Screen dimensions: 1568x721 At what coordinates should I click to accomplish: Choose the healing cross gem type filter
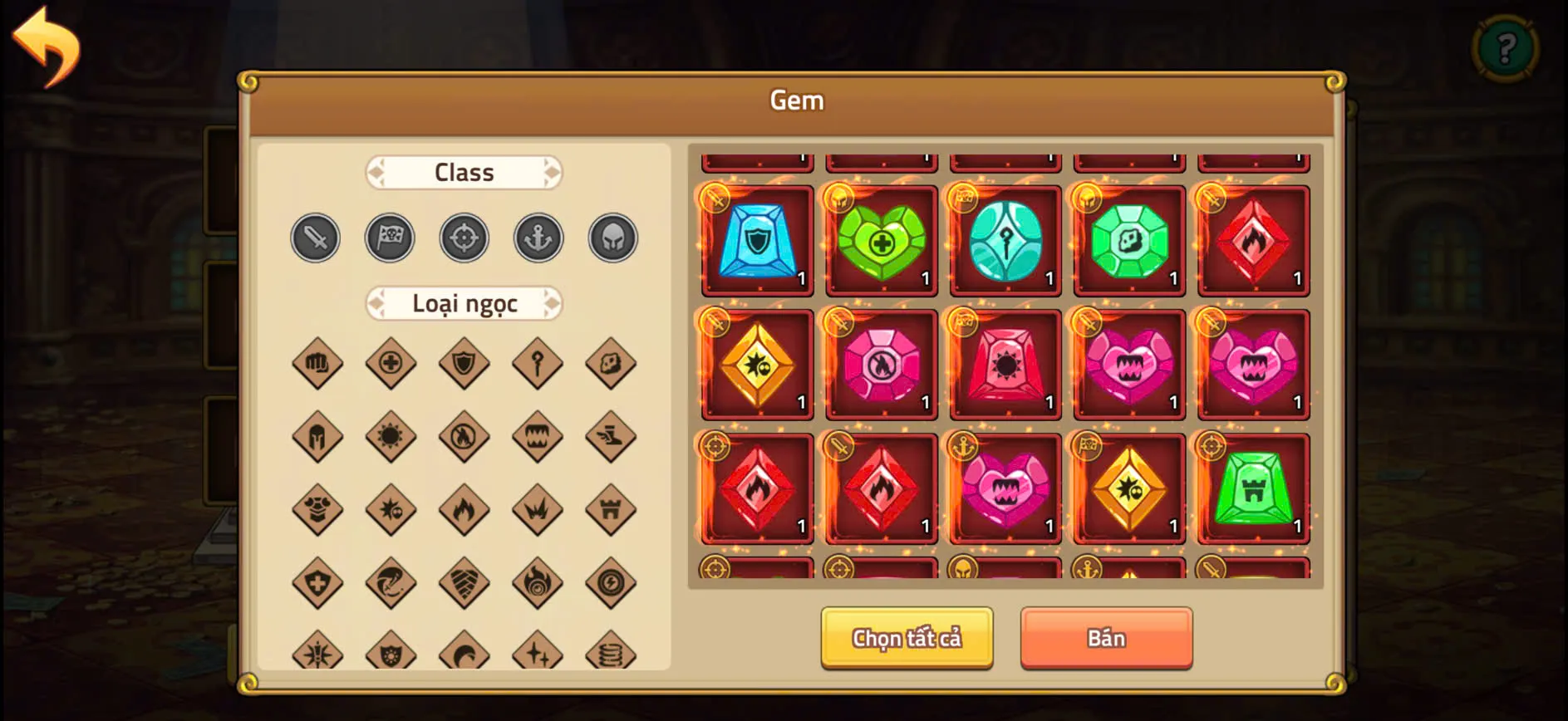click(391, 363)
